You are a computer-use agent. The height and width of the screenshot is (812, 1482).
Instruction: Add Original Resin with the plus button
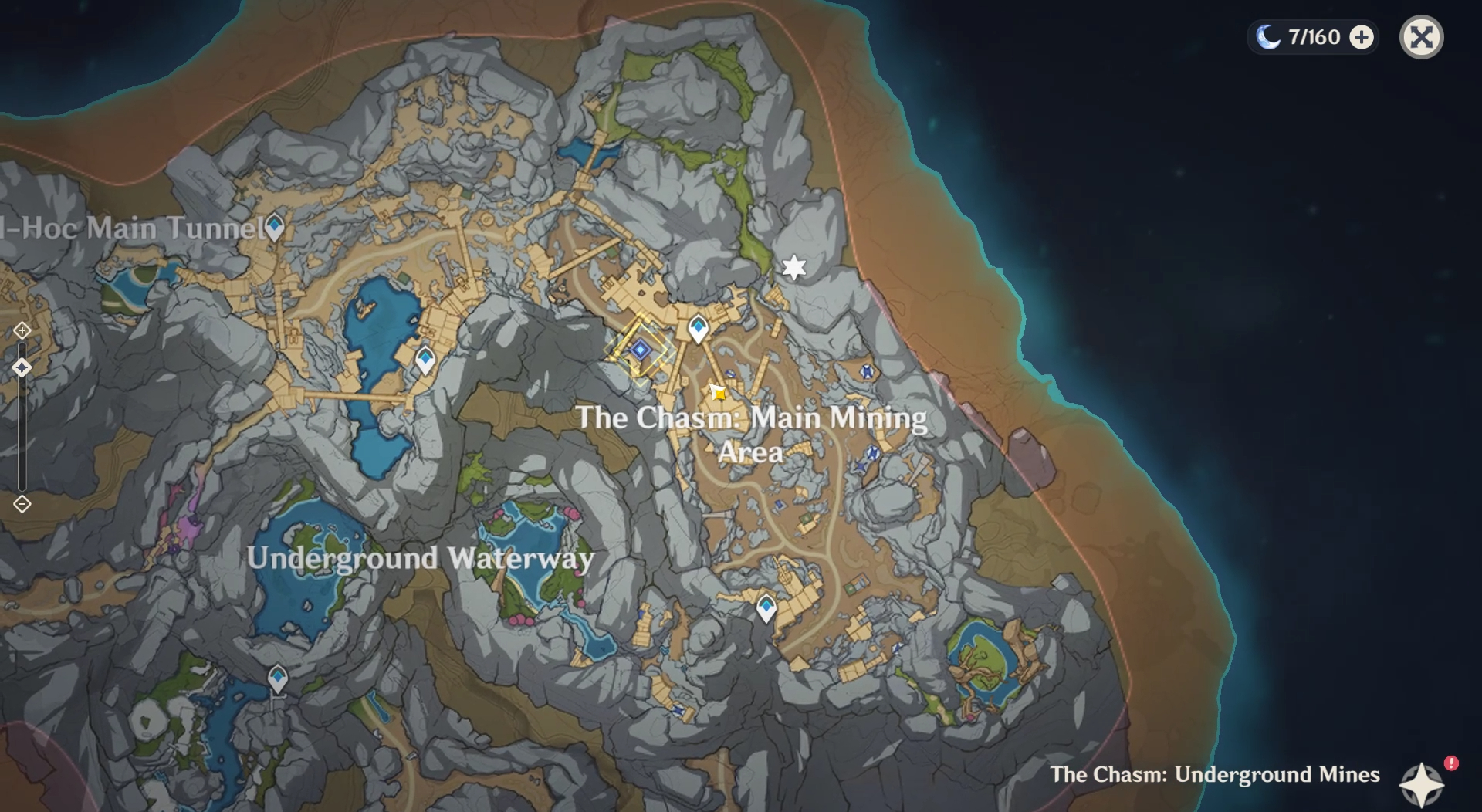point(1362,37)
